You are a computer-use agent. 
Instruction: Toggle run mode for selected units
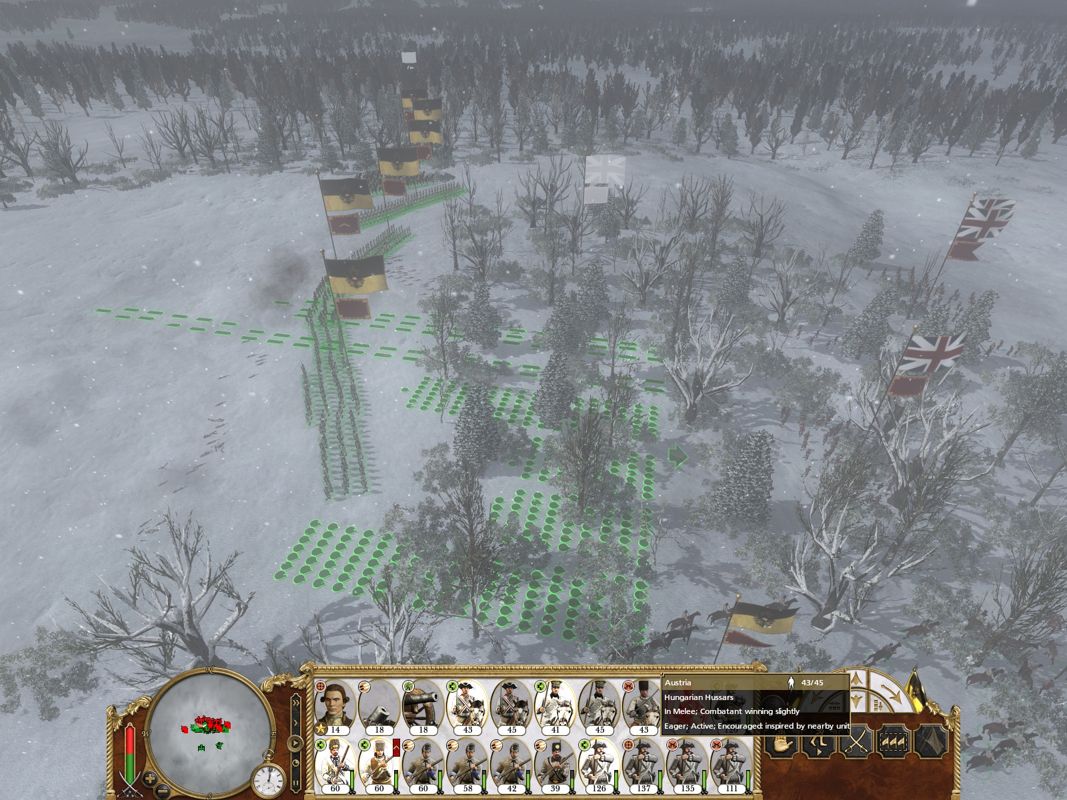[819, 742]
